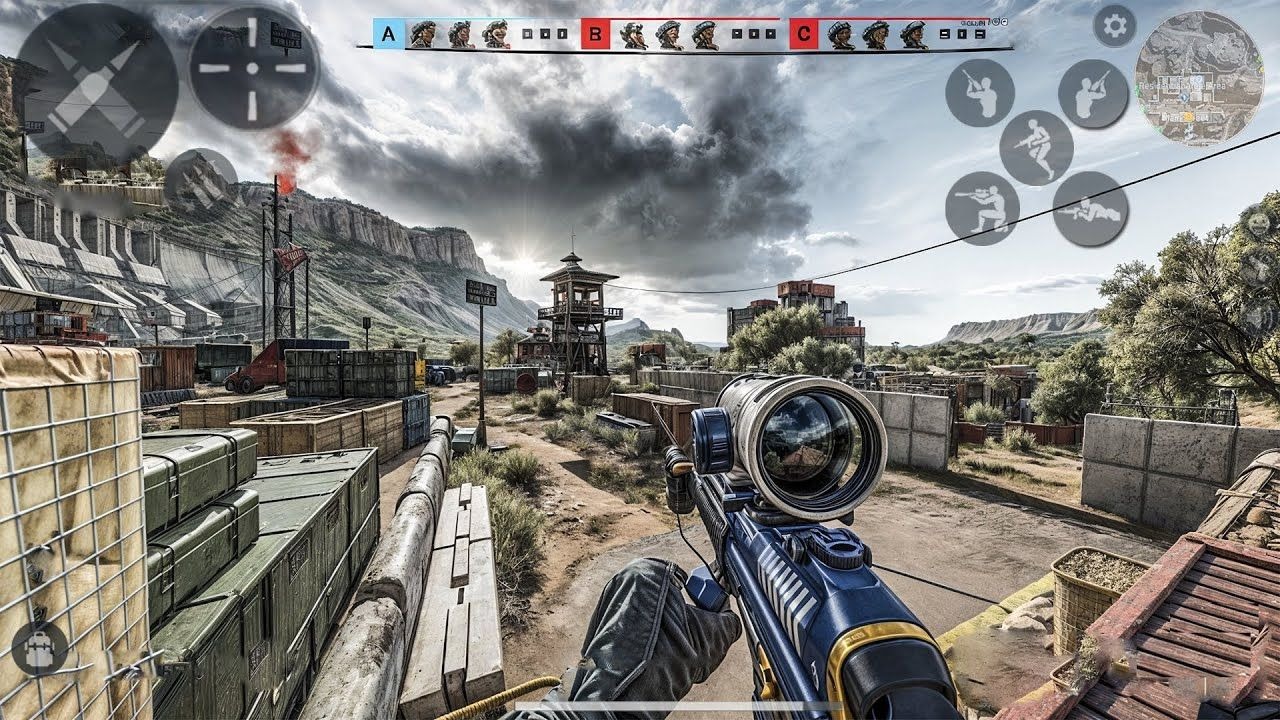Image resolution: width=1280 pixels, height=720 pixels.
Task: Select the red squad C label
Action: pyautogui.click(x=804, y=34)
